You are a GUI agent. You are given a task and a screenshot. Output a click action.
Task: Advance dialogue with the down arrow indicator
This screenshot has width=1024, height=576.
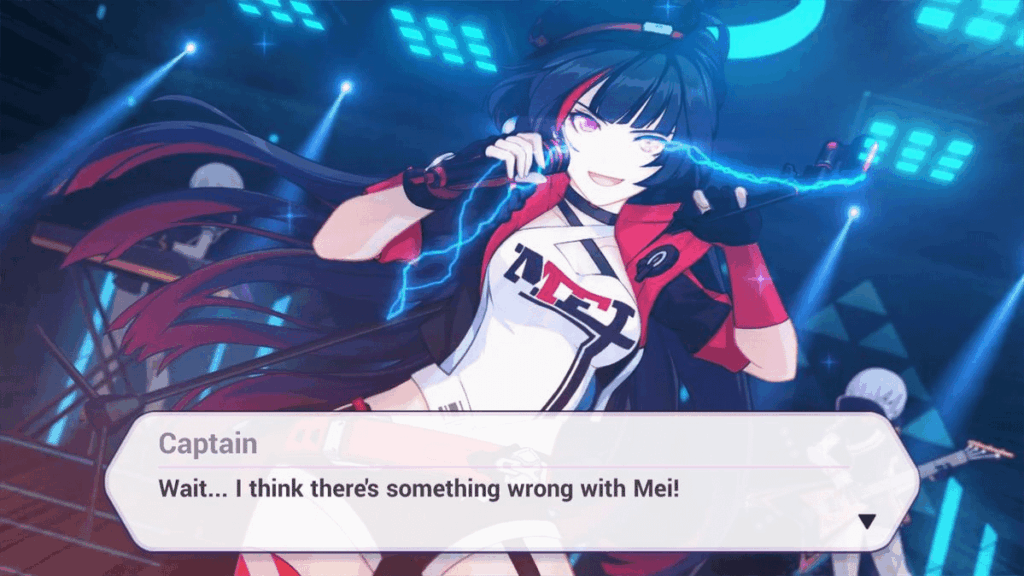[x=867, y=521]
